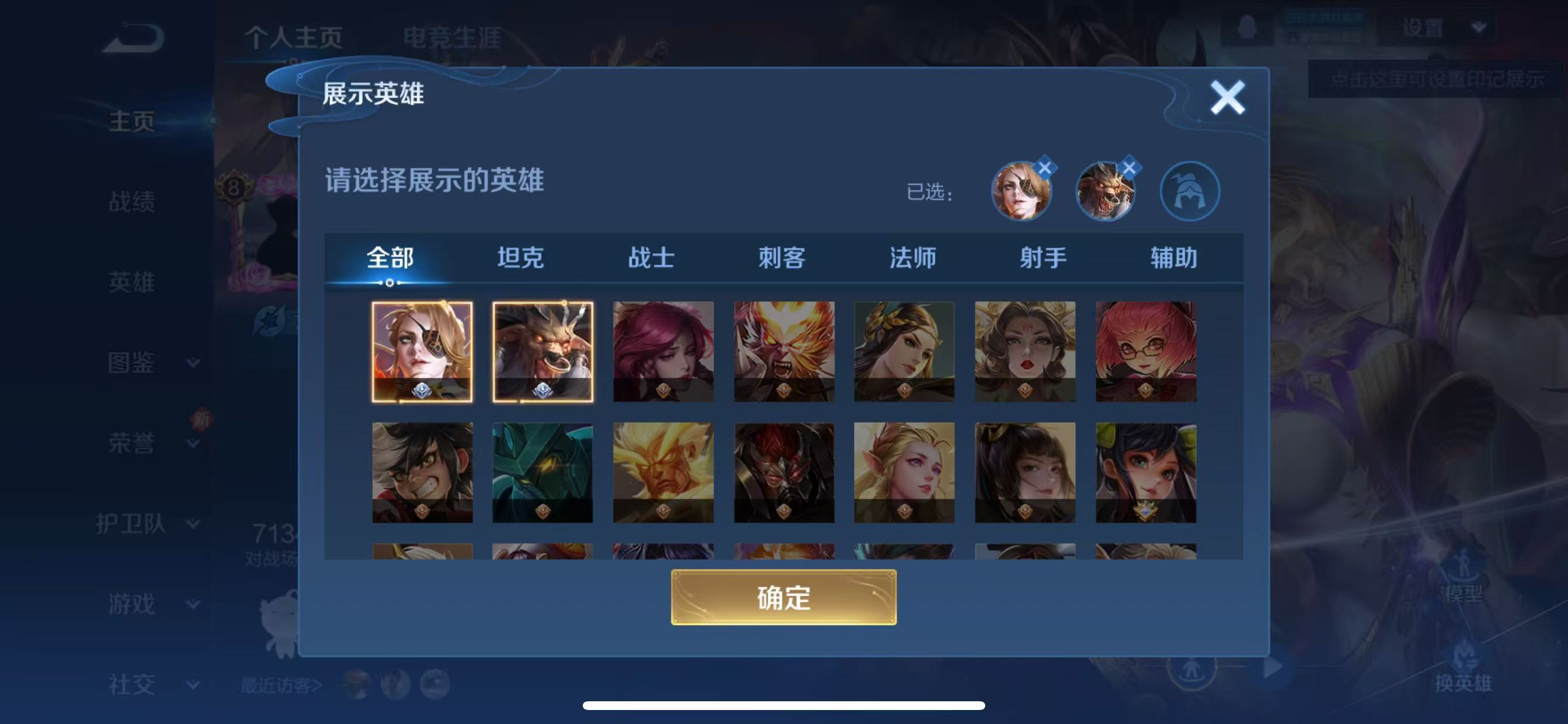The height and width of the screenshot is (724, 1568).
Task: Switch to the 电竞生涯 tab
Action: point(453,38)
